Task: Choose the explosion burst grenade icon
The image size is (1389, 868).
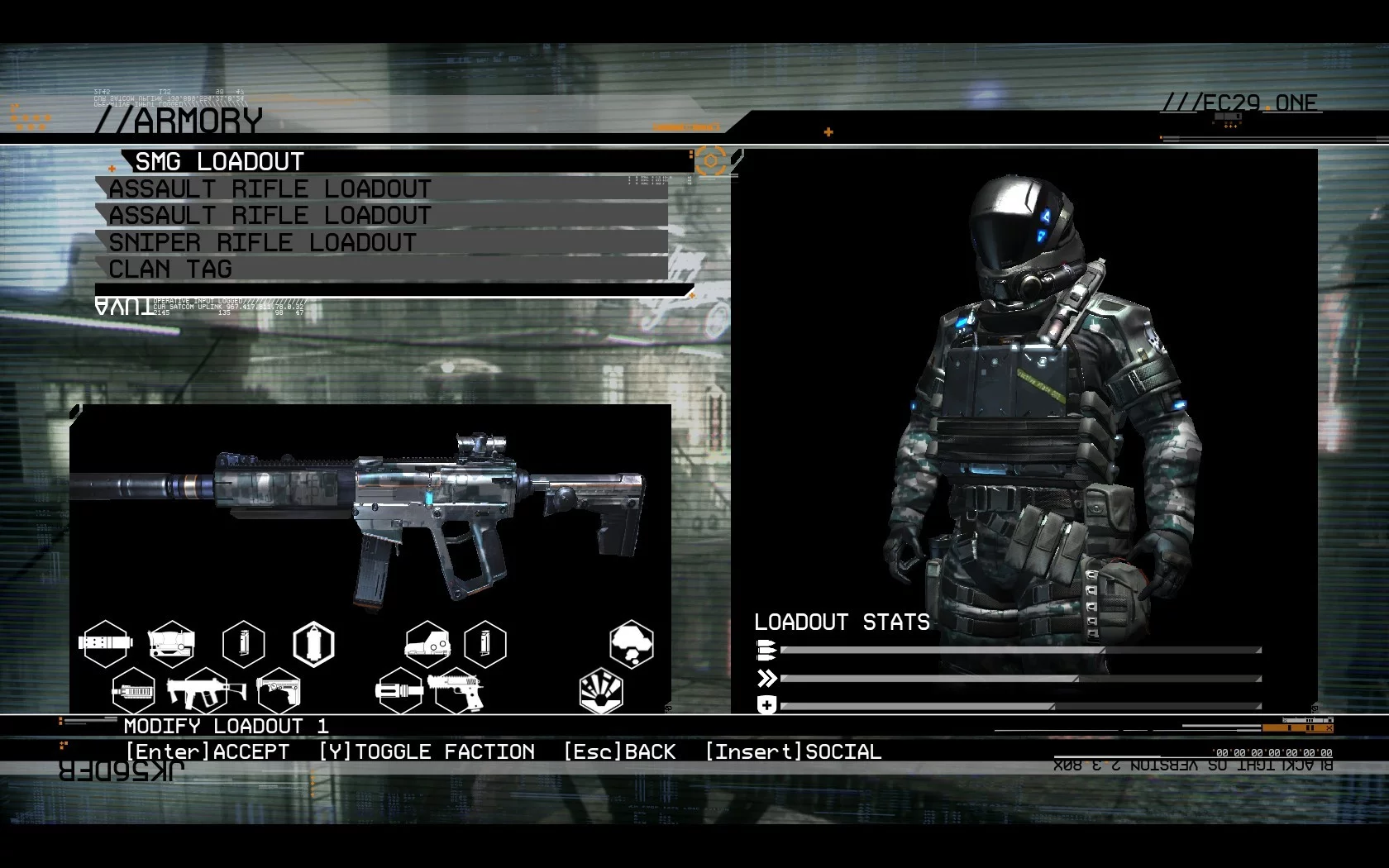Action: click(601, 691)
